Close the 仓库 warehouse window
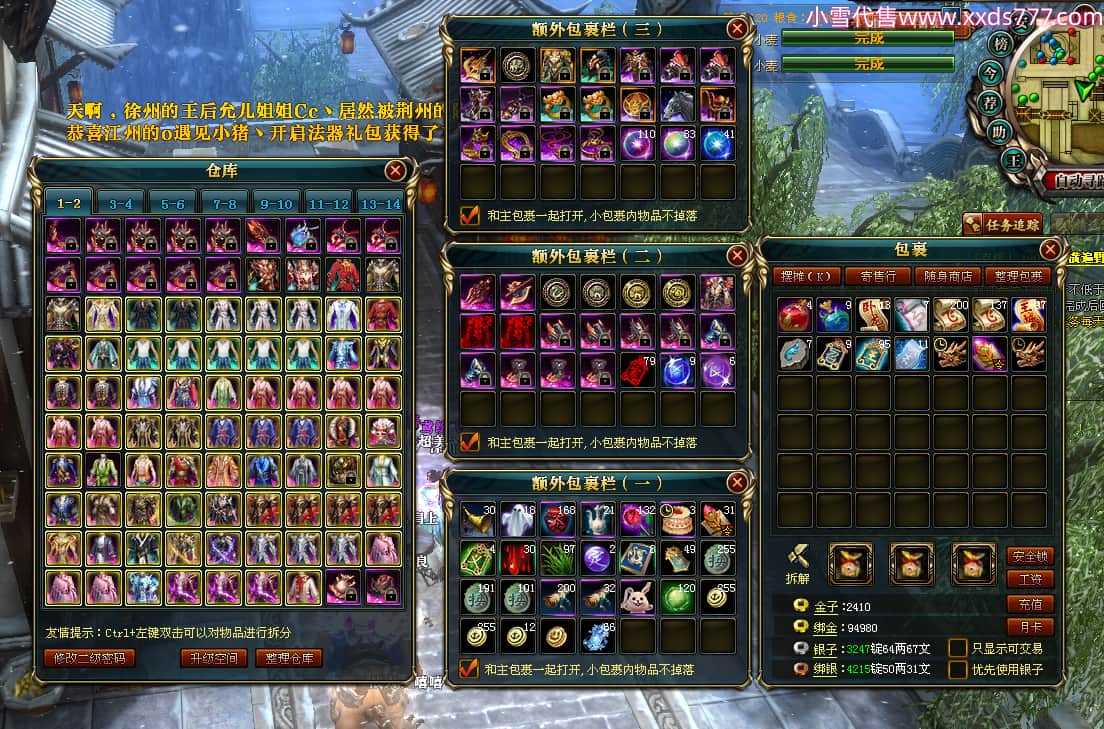This screenshot has width=1104, height=729. coord(396,171)
